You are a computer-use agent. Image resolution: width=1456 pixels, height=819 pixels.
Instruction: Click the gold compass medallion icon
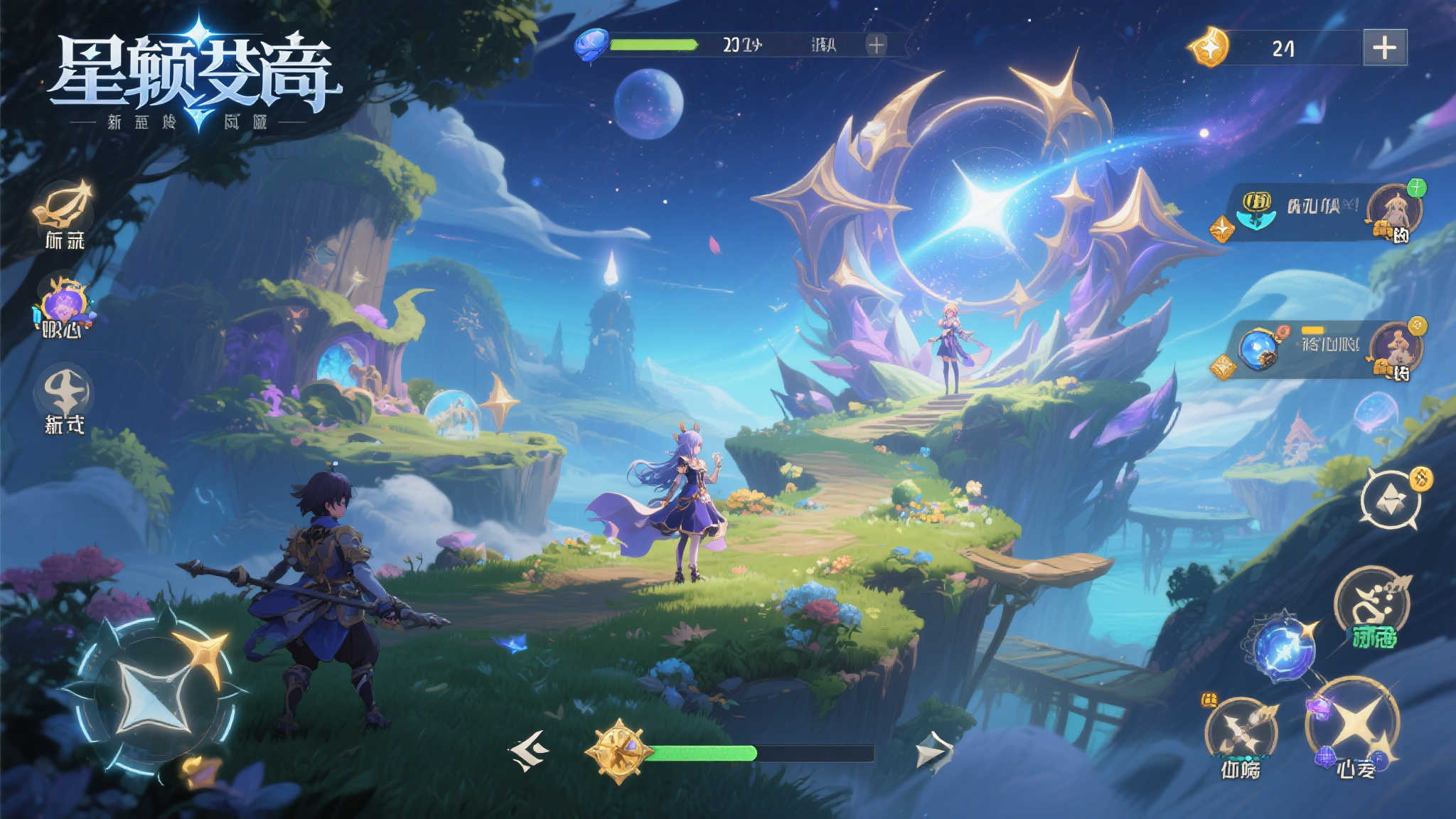click(x=619, y=751)
